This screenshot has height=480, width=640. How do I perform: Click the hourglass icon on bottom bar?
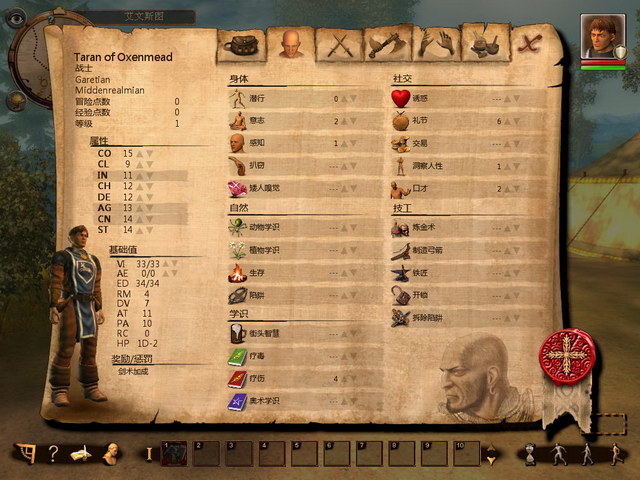pos(529,454)
